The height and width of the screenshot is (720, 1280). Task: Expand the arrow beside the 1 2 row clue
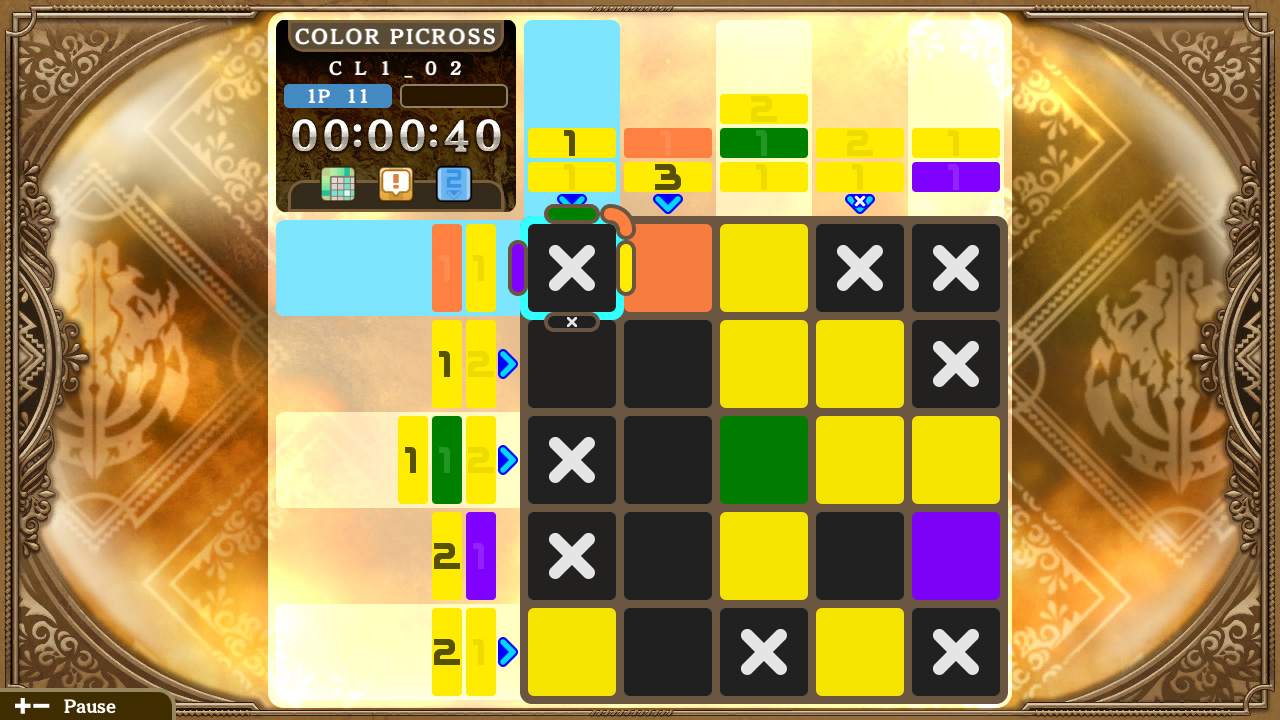(507, 364)
